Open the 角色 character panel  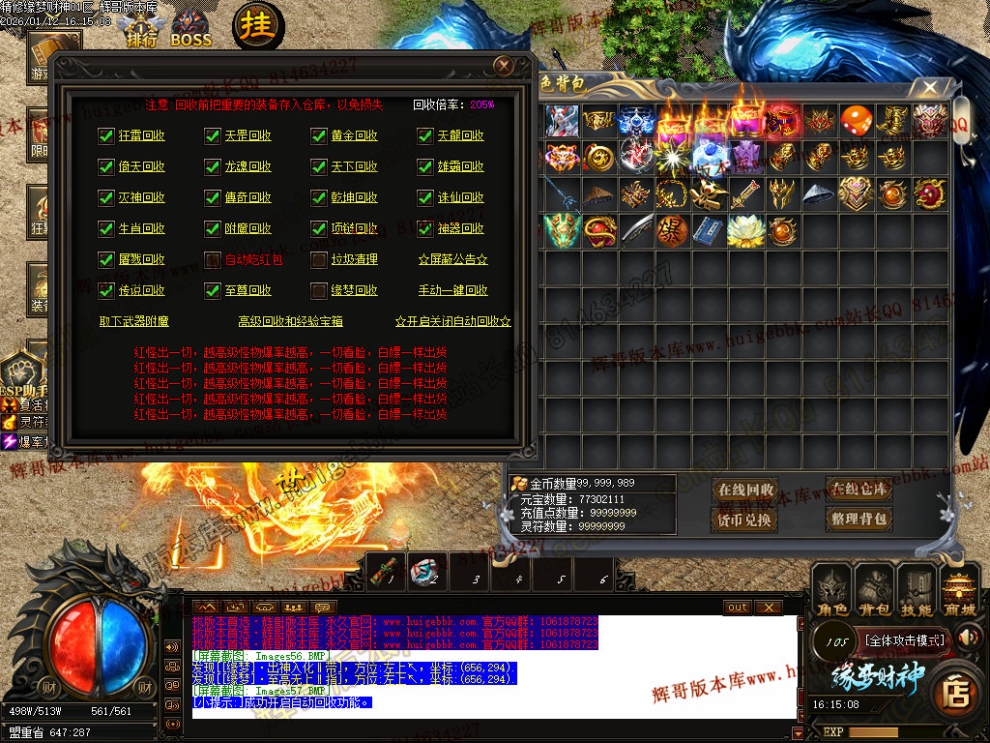[831, 590]
